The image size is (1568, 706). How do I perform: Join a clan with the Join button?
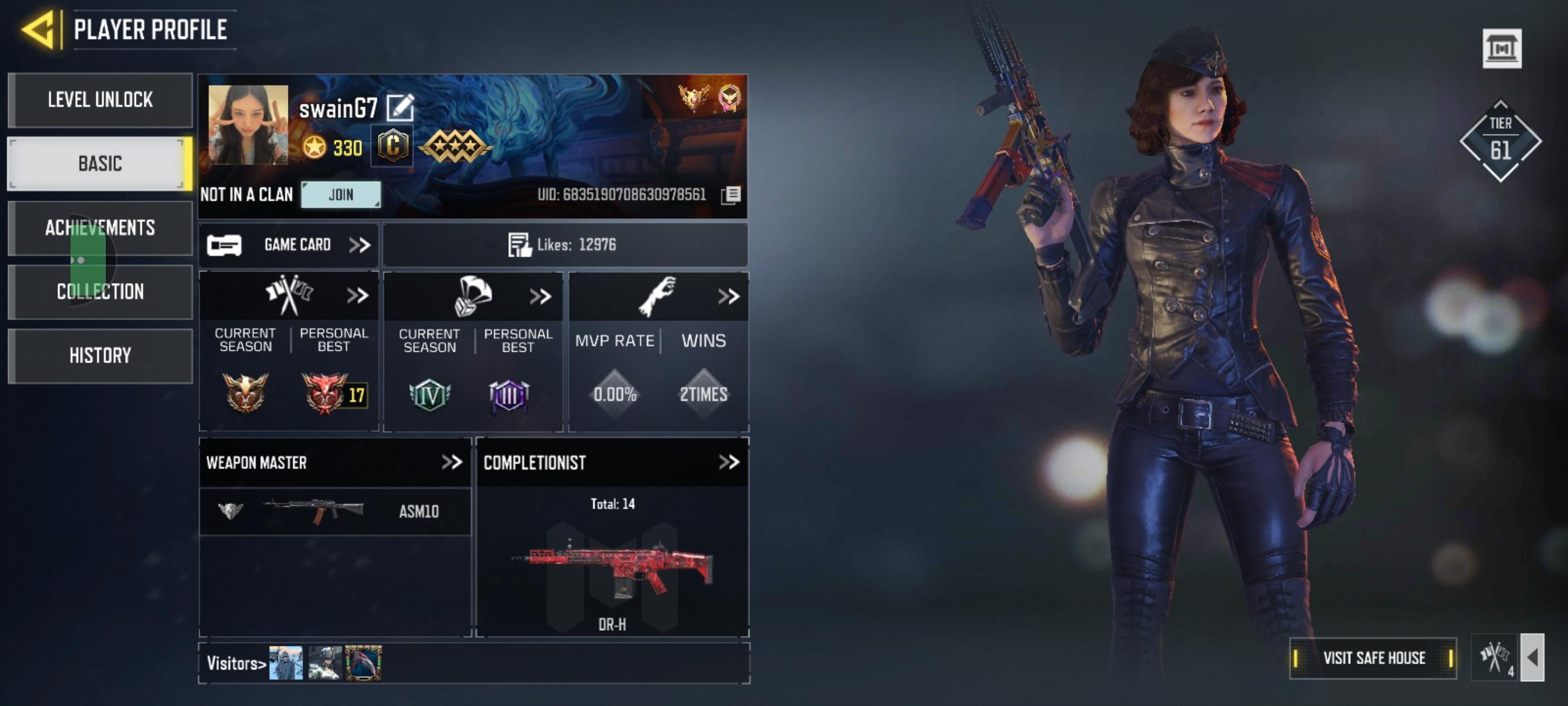340,195
